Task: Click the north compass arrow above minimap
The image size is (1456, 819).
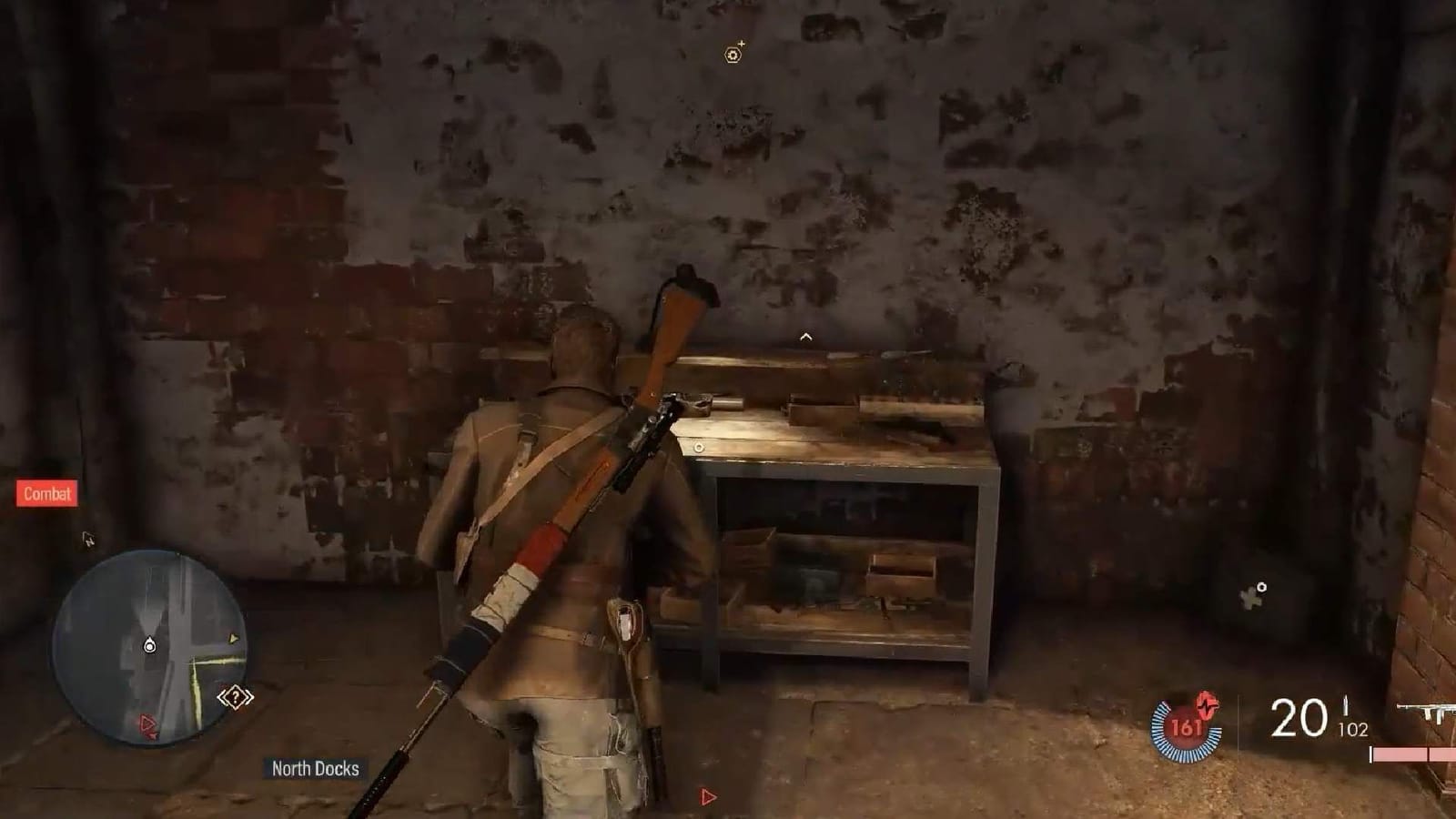Action: (x=89, y=541)
